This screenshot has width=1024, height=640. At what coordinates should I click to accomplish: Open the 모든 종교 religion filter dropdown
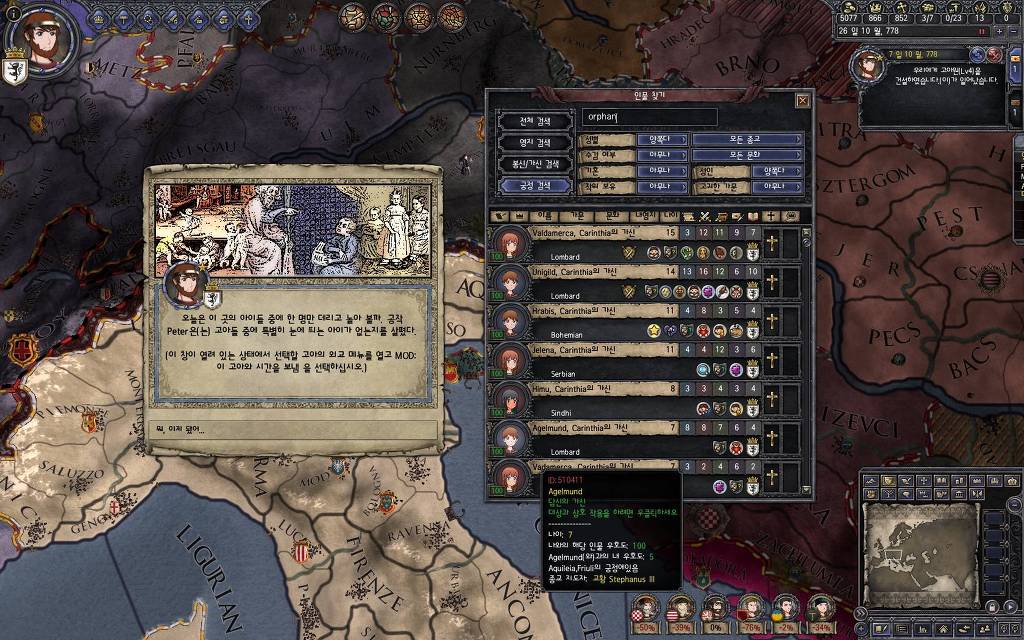point(748,140)
